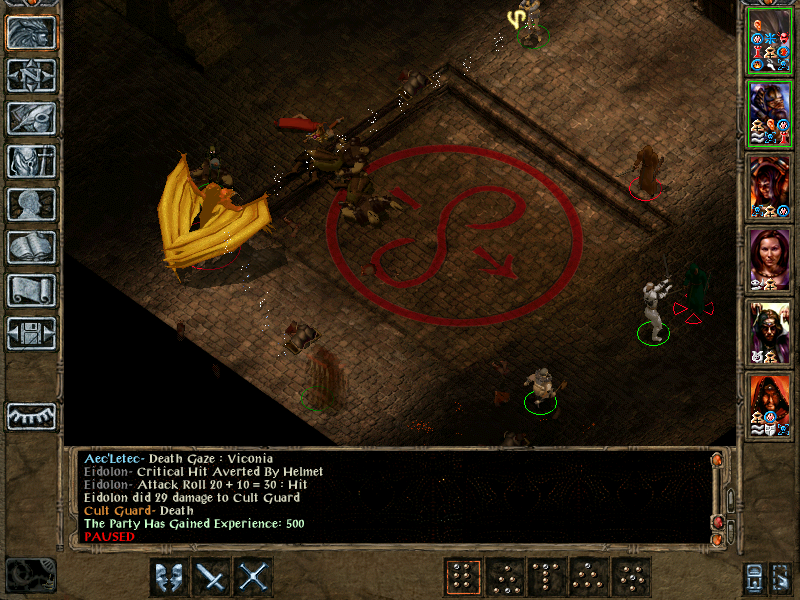This screenshot has width=800, height=600.
Task: Select the dark-hooded Viconia portrait
Action: (x=770, y=330)
